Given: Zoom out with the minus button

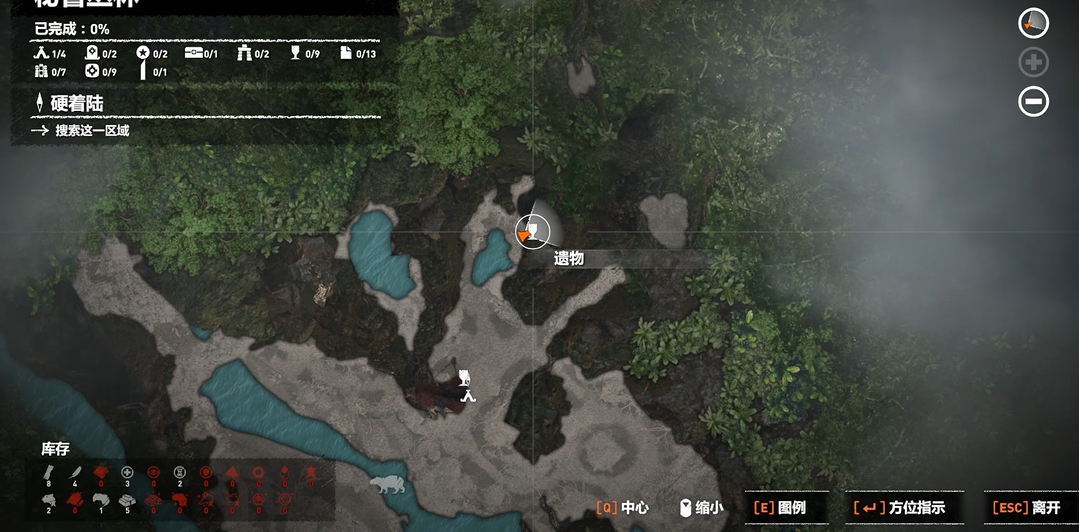Looking at the screenshot, I should coord(1033,101).
